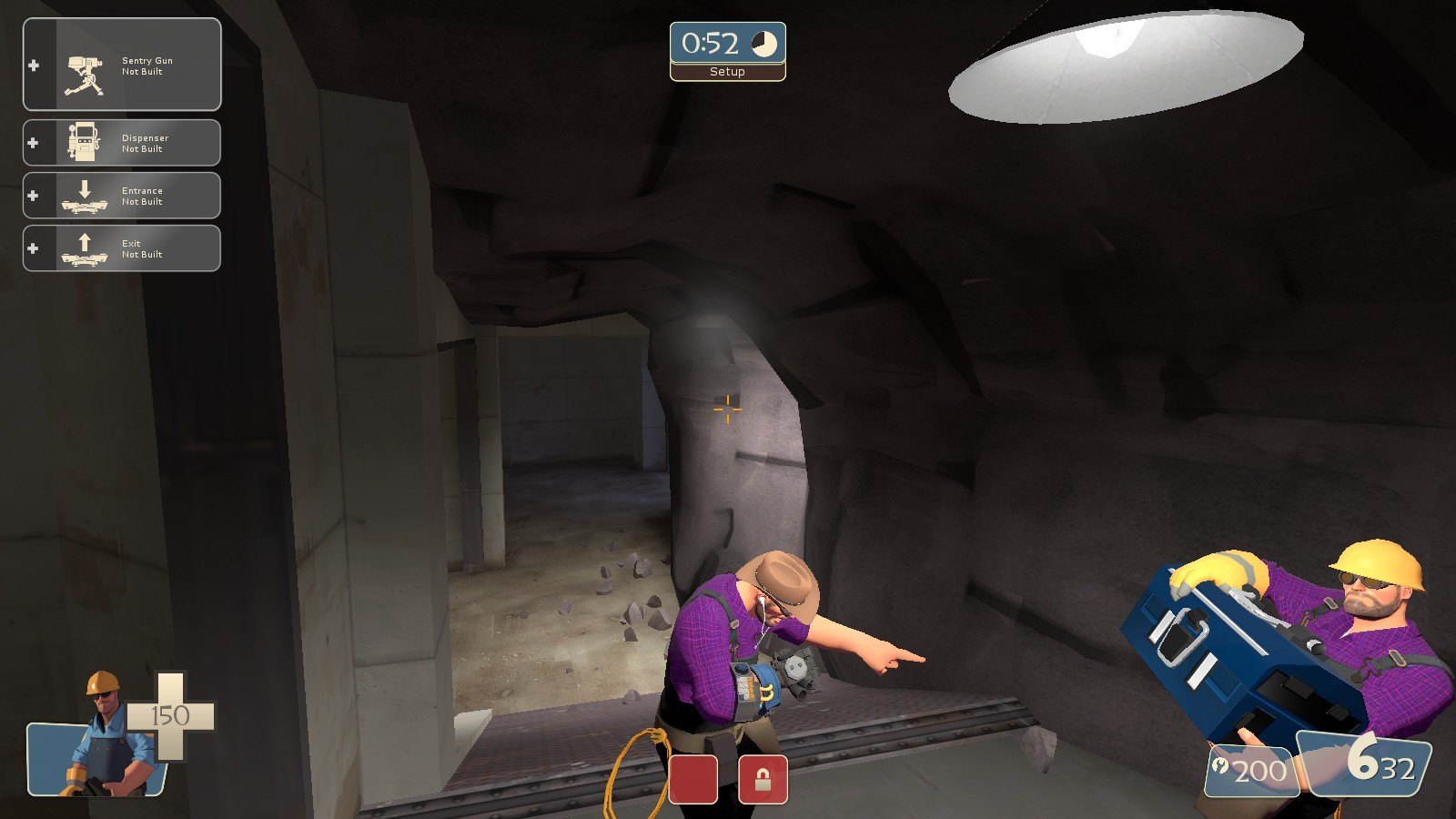Click the unlocked red control point square
Viewport: 1456px width, 819px height.
(693, 780)
